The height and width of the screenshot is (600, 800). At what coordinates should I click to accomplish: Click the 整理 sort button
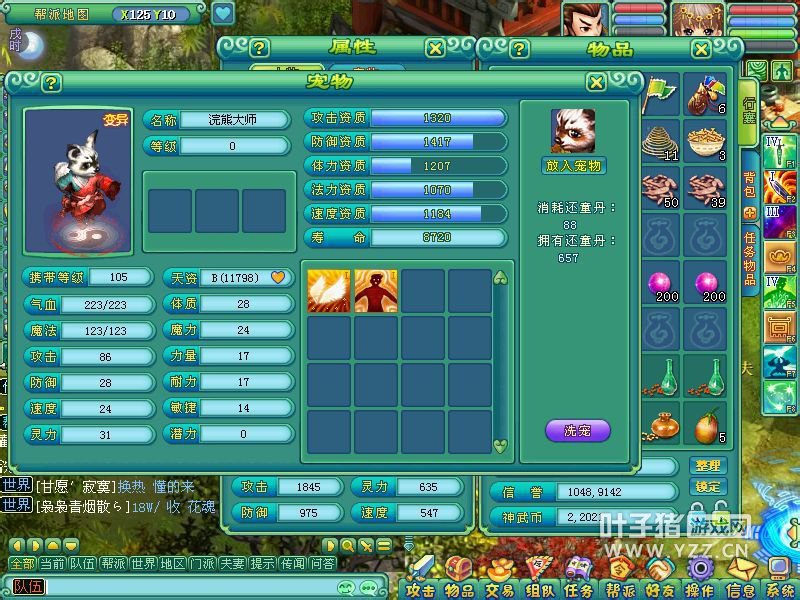click(x=707, y=466)
